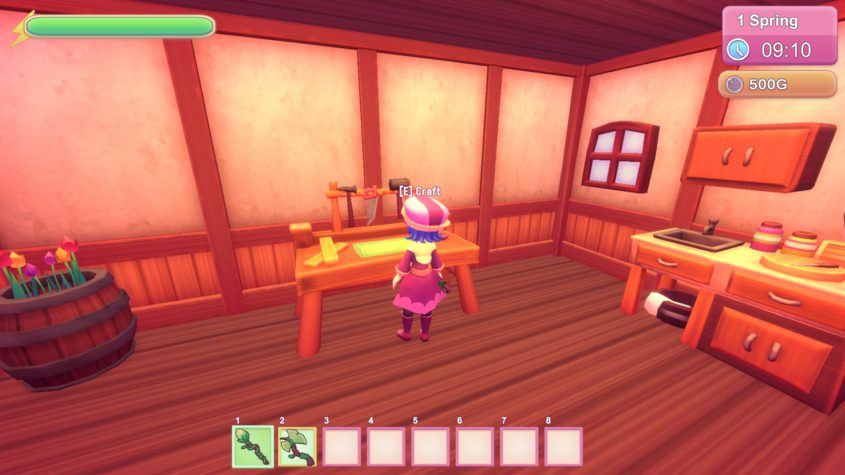The image size is (845, 475).
Task: Select empty hotbar slot 3
Action: 341,446
